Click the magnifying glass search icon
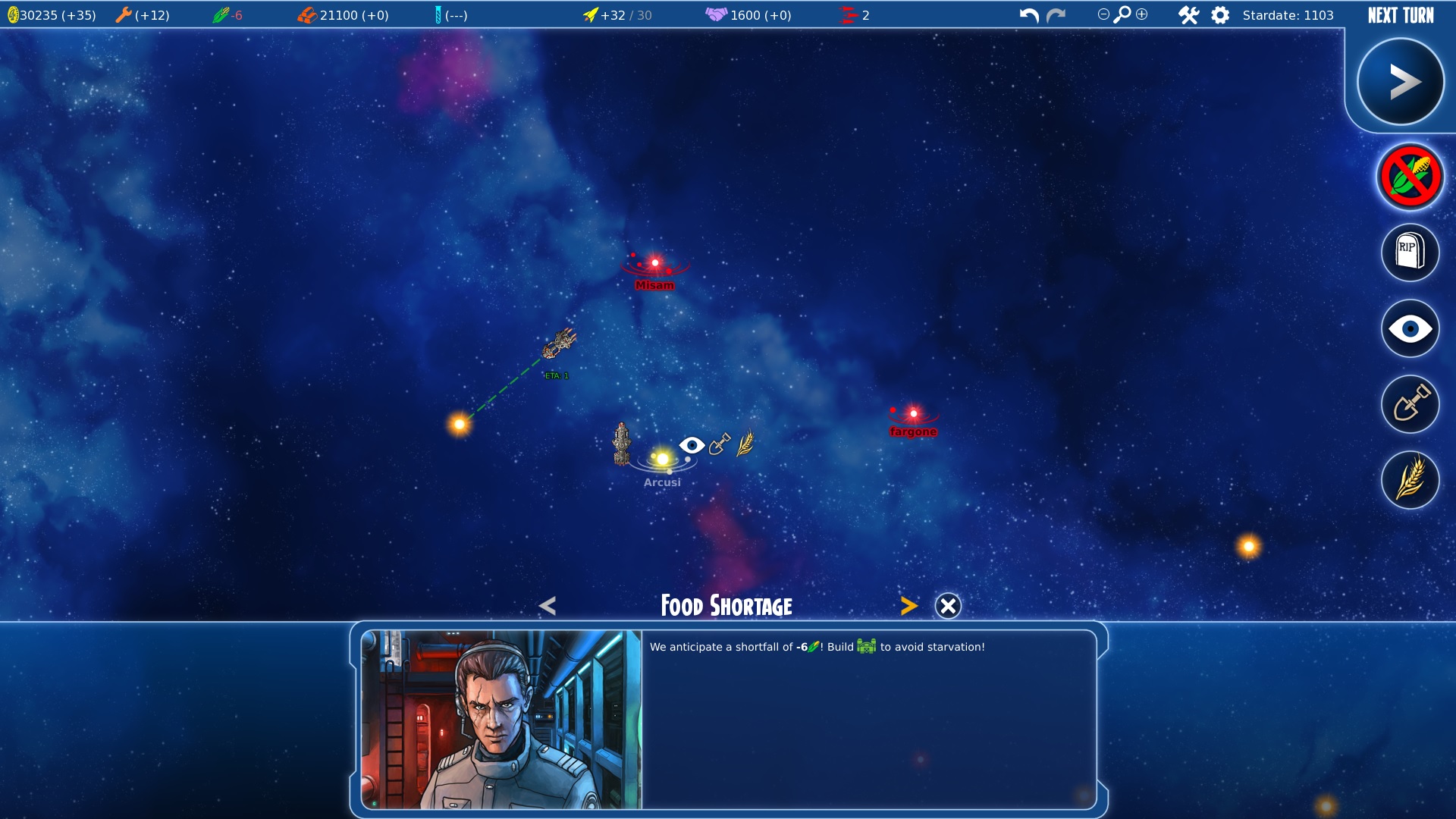 point(1122,14)
